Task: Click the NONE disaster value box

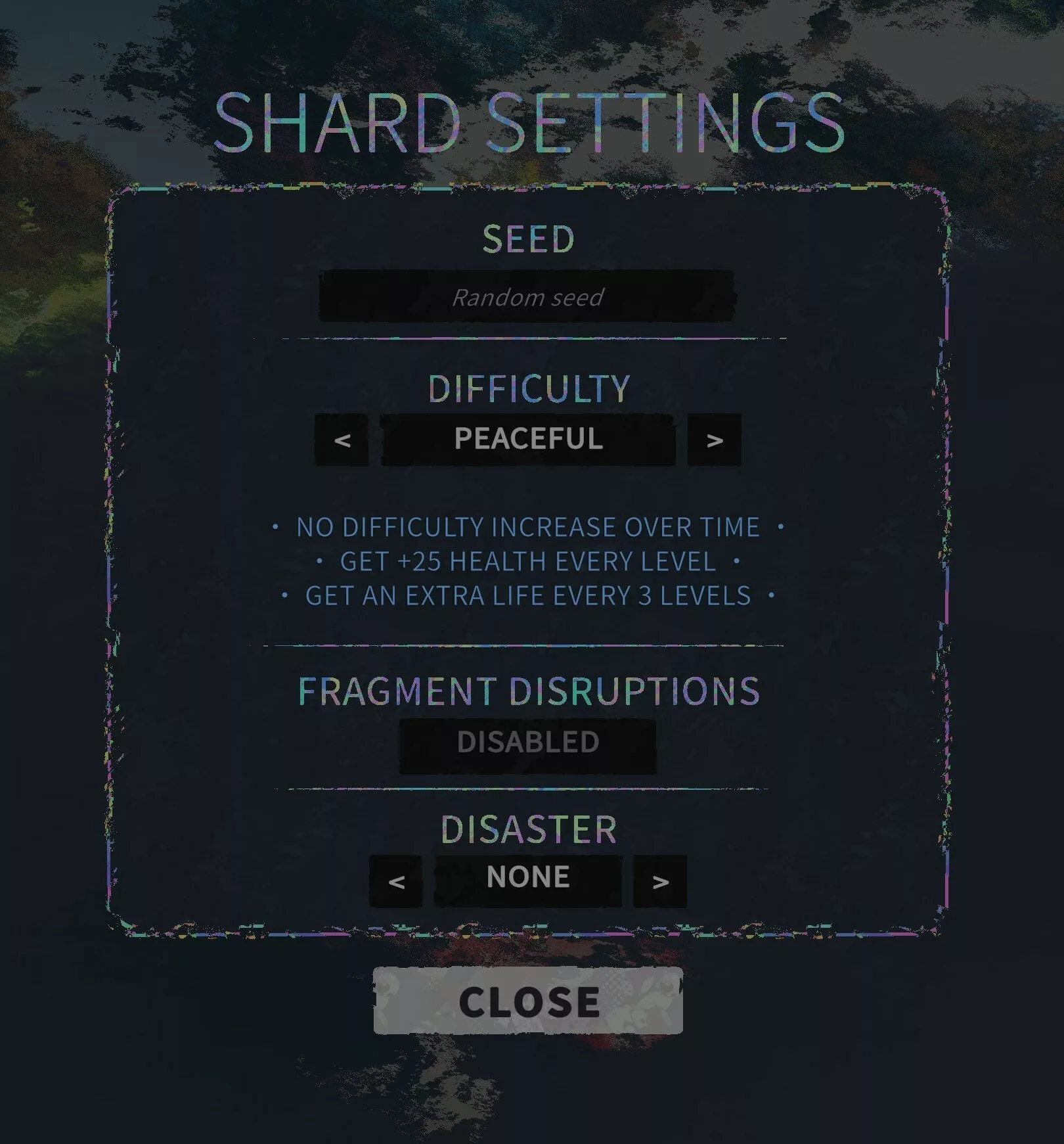Action: click(528, 880)
